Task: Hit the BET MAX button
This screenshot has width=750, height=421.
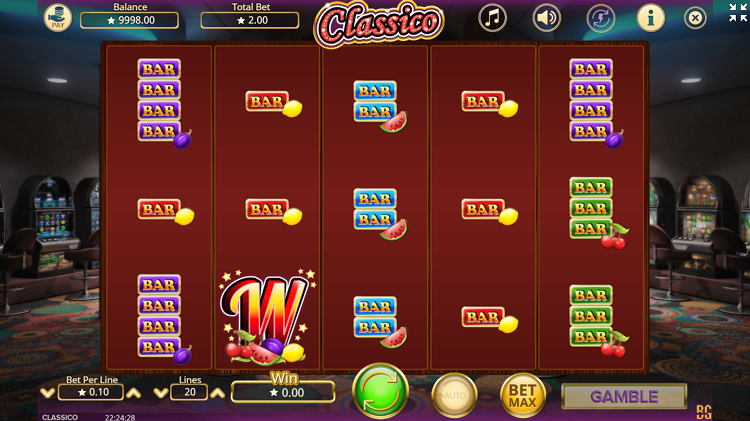Action: coord(522,395)
